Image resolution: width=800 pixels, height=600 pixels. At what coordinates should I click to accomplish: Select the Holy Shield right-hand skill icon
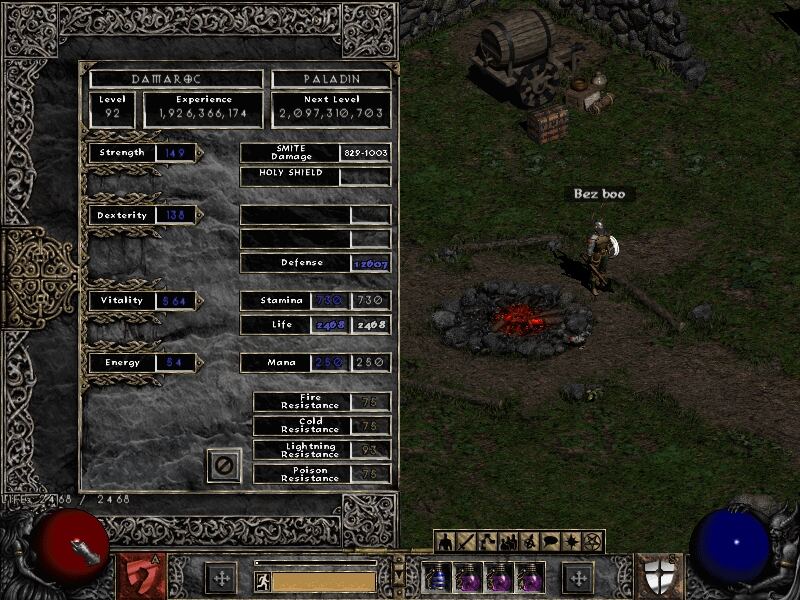660,577
